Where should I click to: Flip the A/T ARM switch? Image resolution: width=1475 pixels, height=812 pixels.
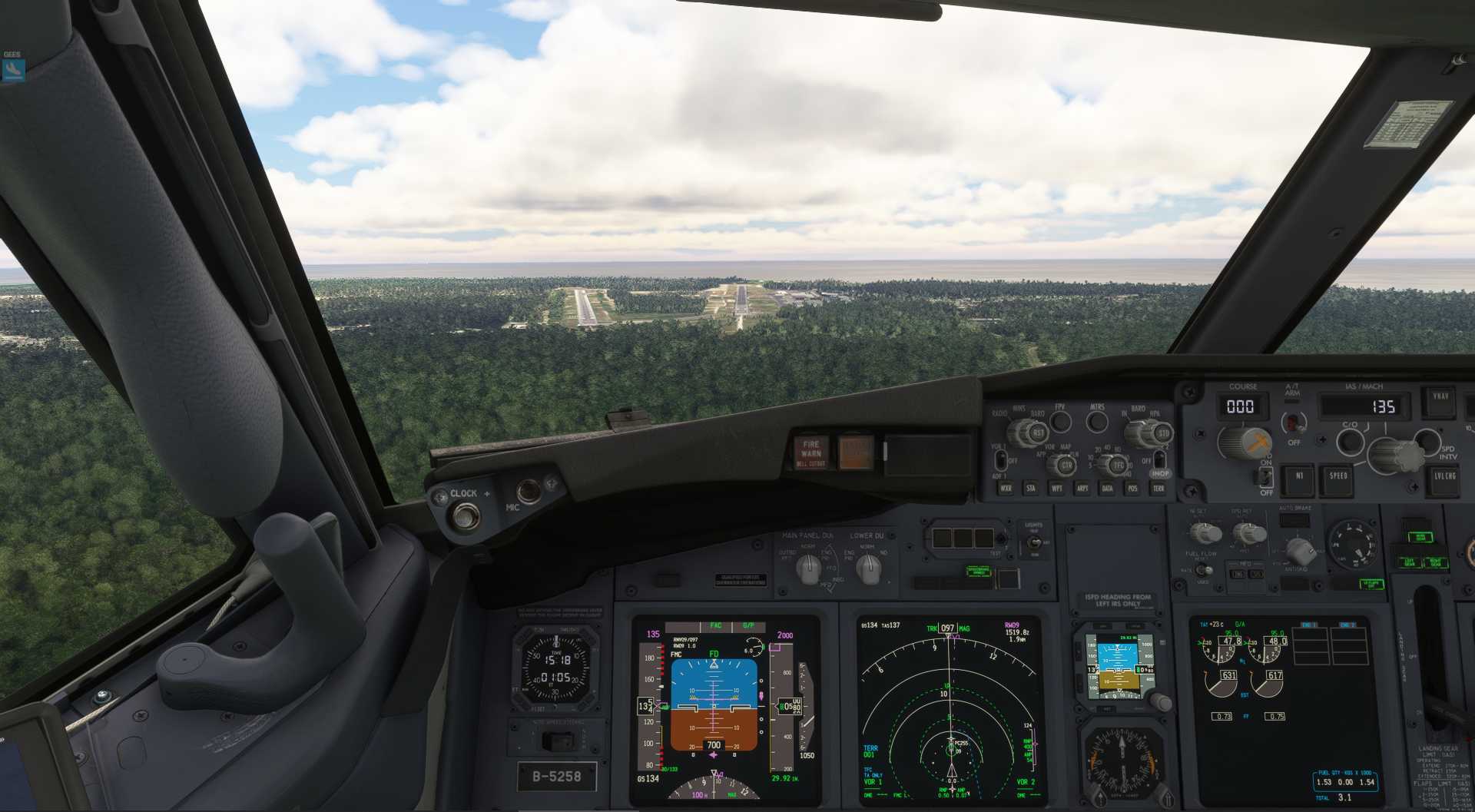pyautogui.click(x=1294, y=423)
